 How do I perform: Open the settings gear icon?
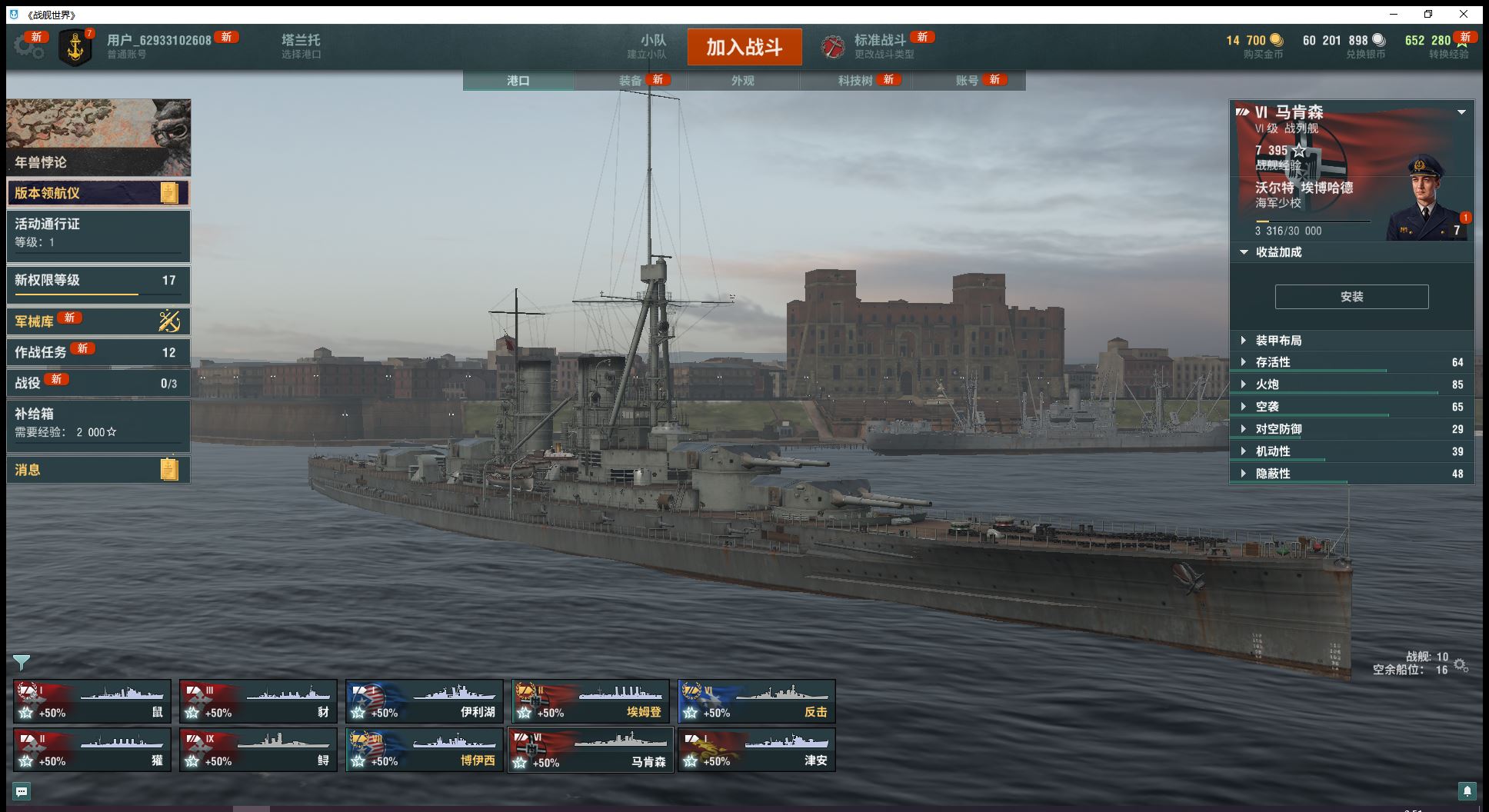(x=28, y=46)
